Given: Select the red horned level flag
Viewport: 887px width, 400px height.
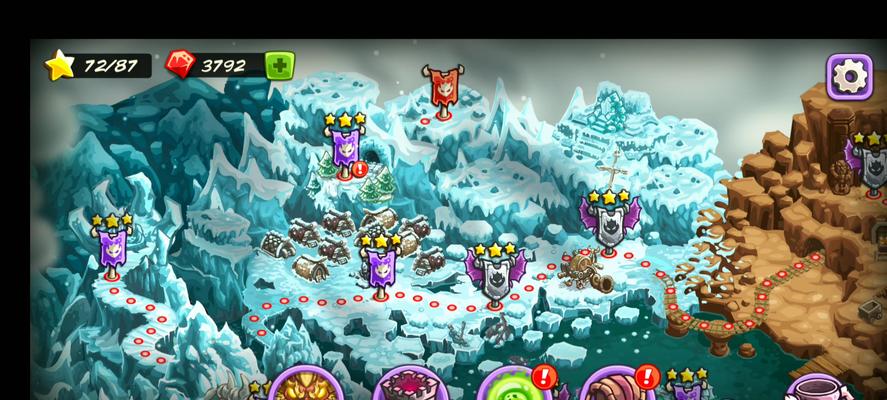Looking at the screenshot, I should 443,88.
